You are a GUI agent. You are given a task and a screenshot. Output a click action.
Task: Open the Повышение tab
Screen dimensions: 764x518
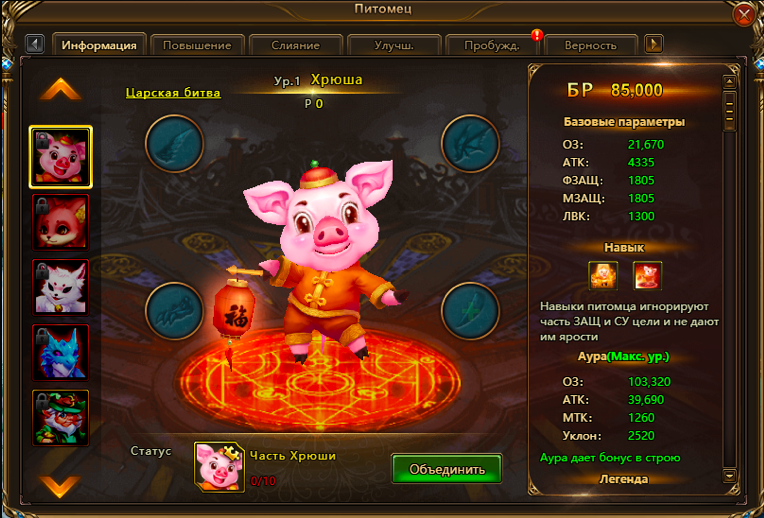click(198, 45)
